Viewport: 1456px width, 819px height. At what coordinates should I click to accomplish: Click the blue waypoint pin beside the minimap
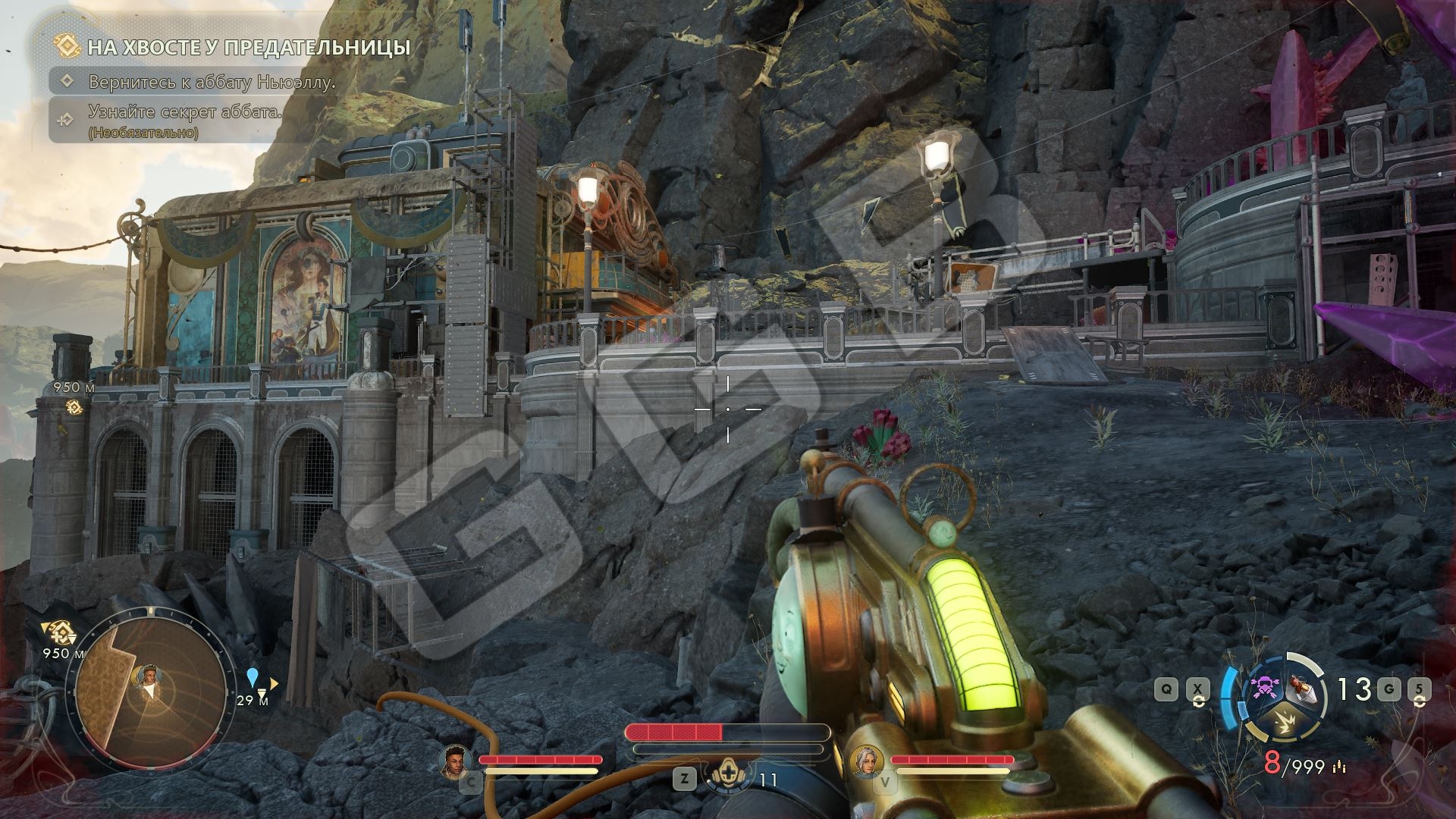(253, 676)
